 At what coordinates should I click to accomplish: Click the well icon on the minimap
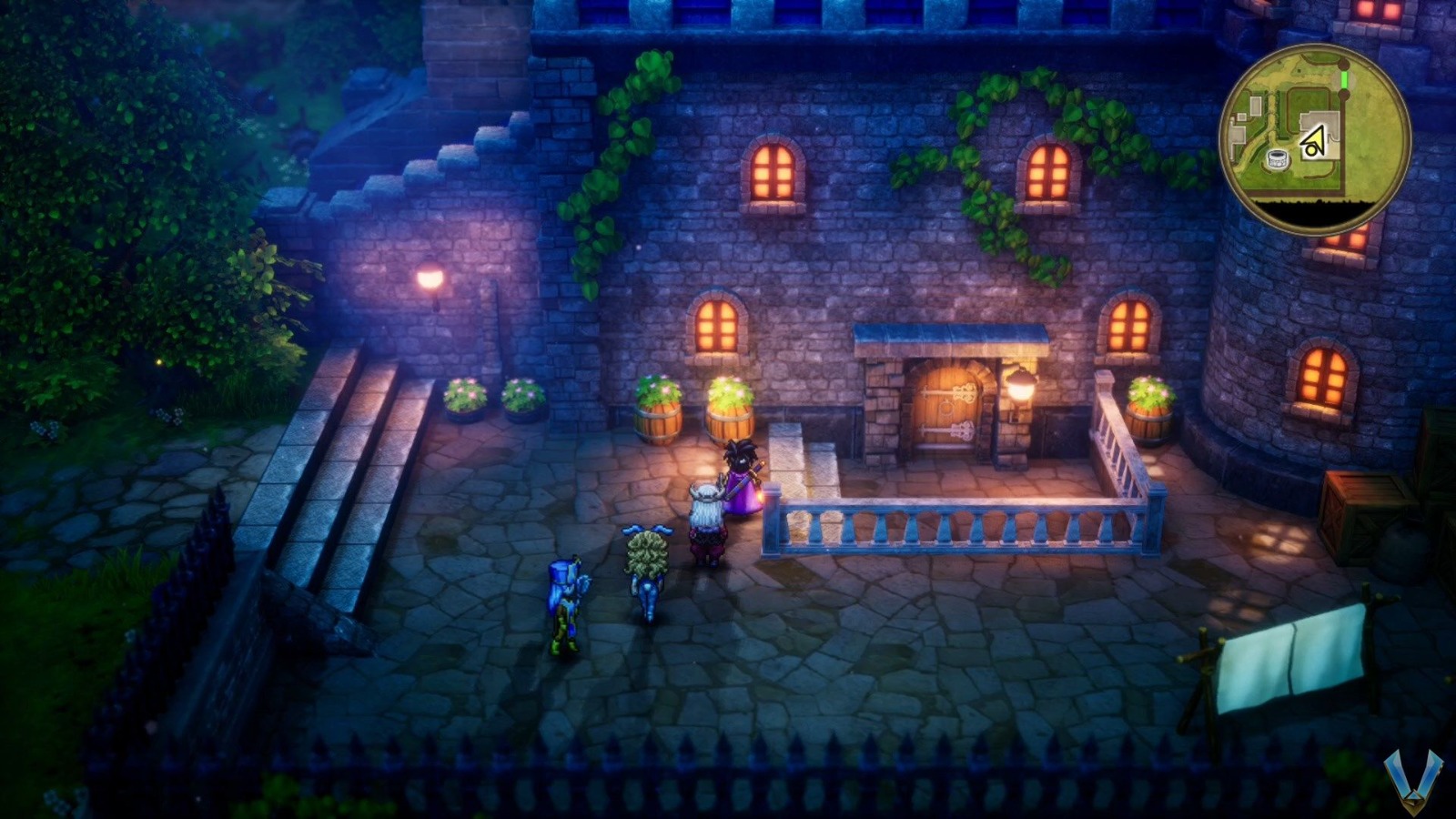click(x=1278, y=157)
